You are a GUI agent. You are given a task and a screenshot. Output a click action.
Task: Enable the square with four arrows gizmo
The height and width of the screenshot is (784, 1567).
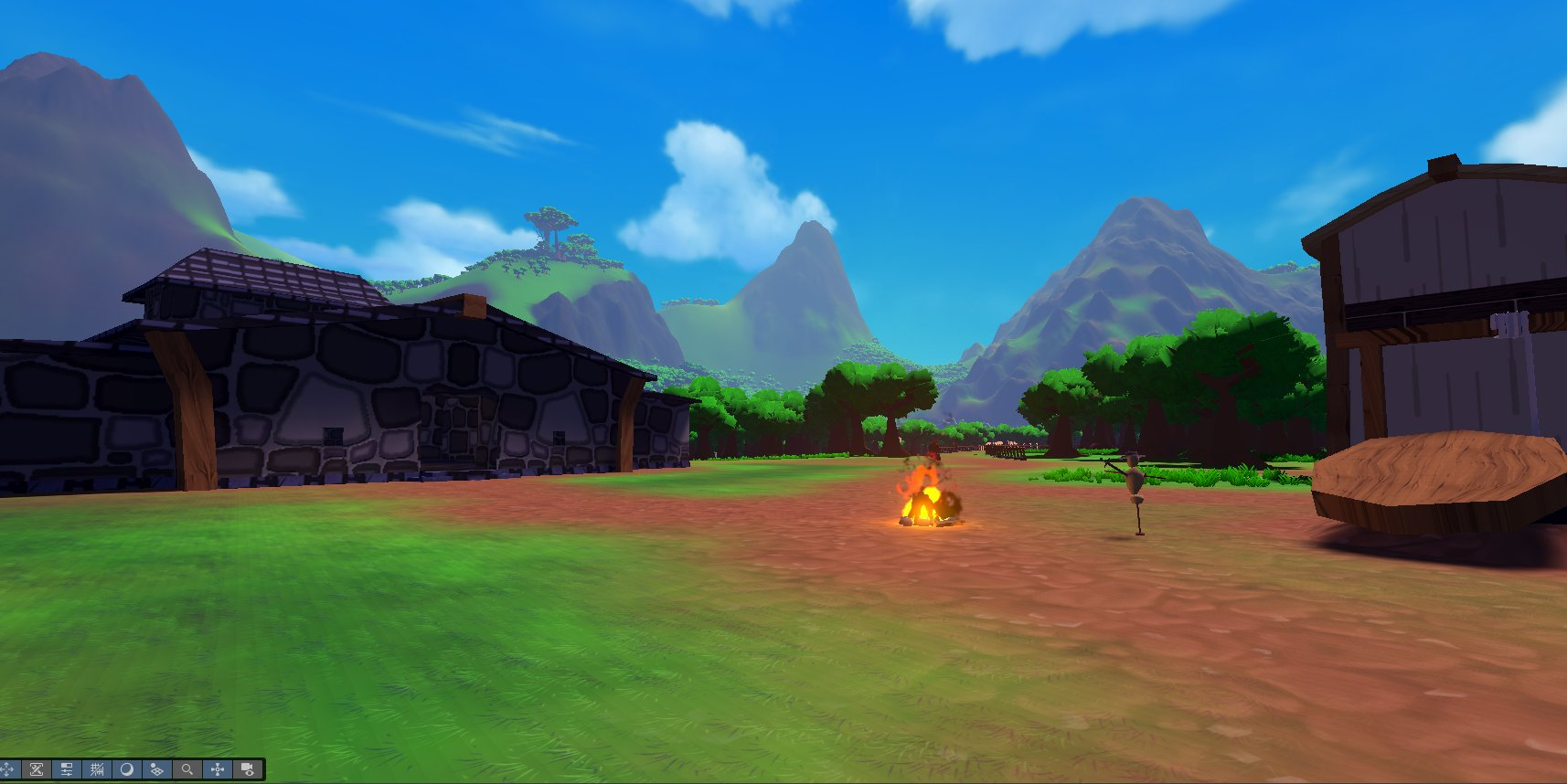[218, 769]
